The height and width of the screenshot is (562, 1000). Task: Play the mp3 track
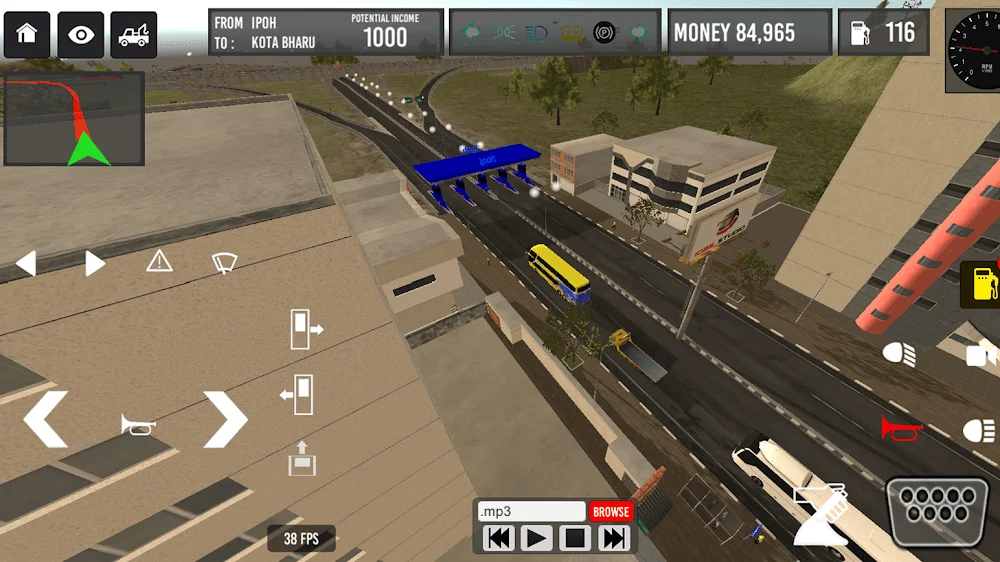(x=537, y=539)
